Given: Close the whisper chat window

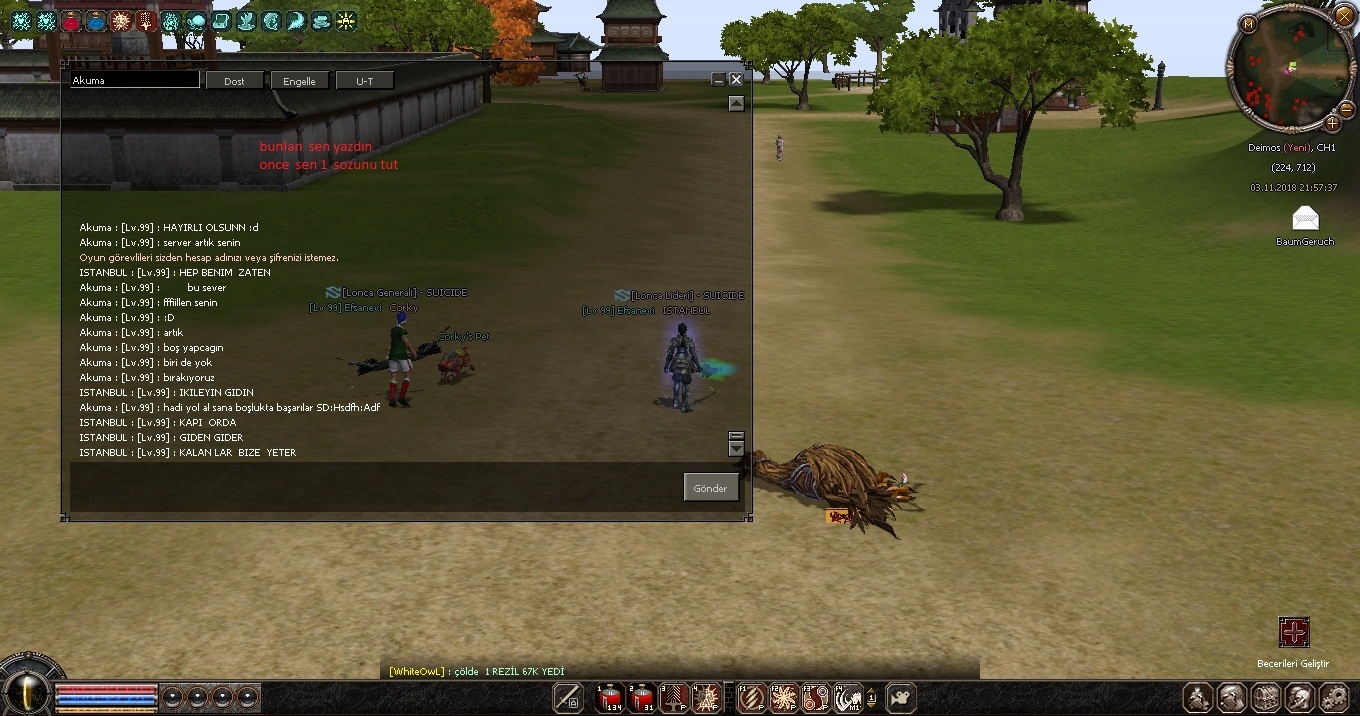Looking at the screenshot, I should tap(736, 79).
